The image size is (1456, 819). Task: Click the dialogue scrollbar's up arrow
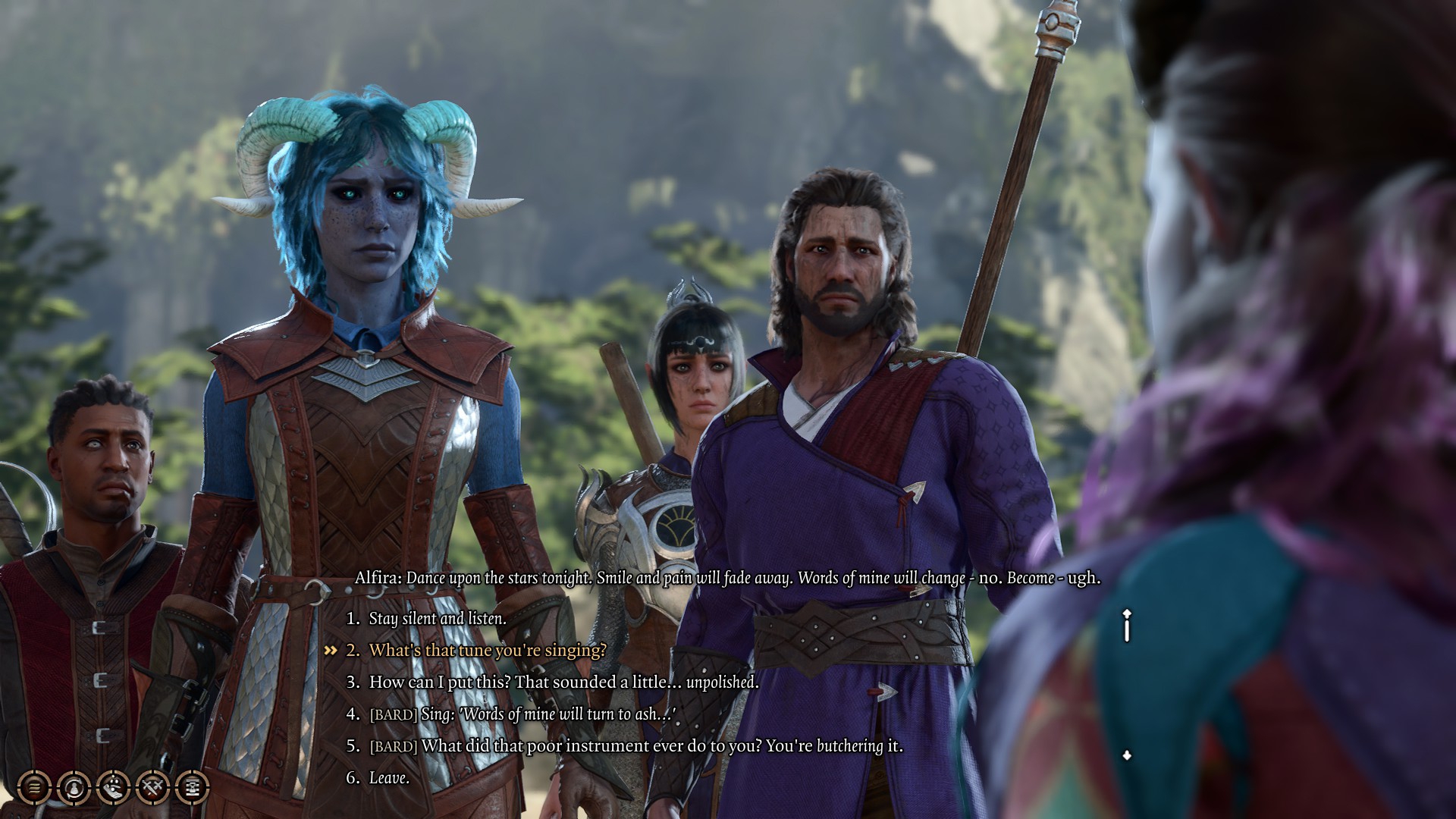1127,613
